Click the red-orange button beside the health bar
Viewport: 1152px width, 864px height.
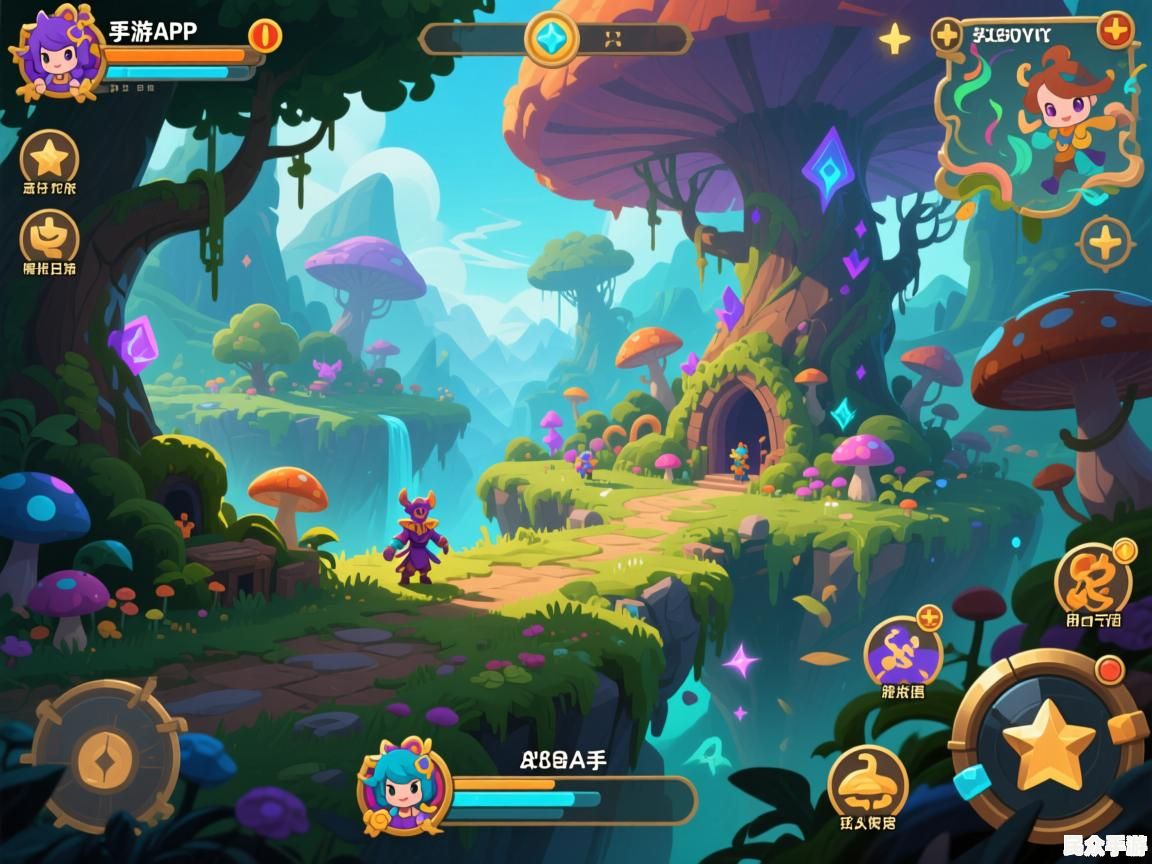pyautogui.click(x=265, y=35)
